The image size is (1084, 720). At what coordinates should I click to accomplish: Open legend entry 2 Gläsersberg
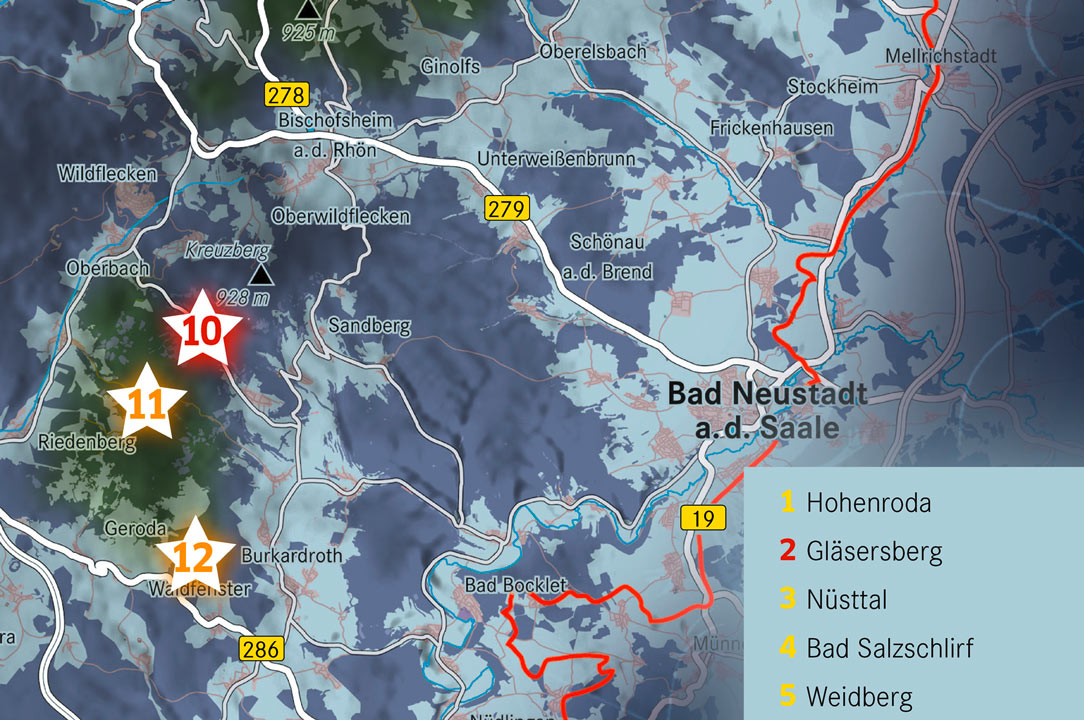(x=861, y=550)
